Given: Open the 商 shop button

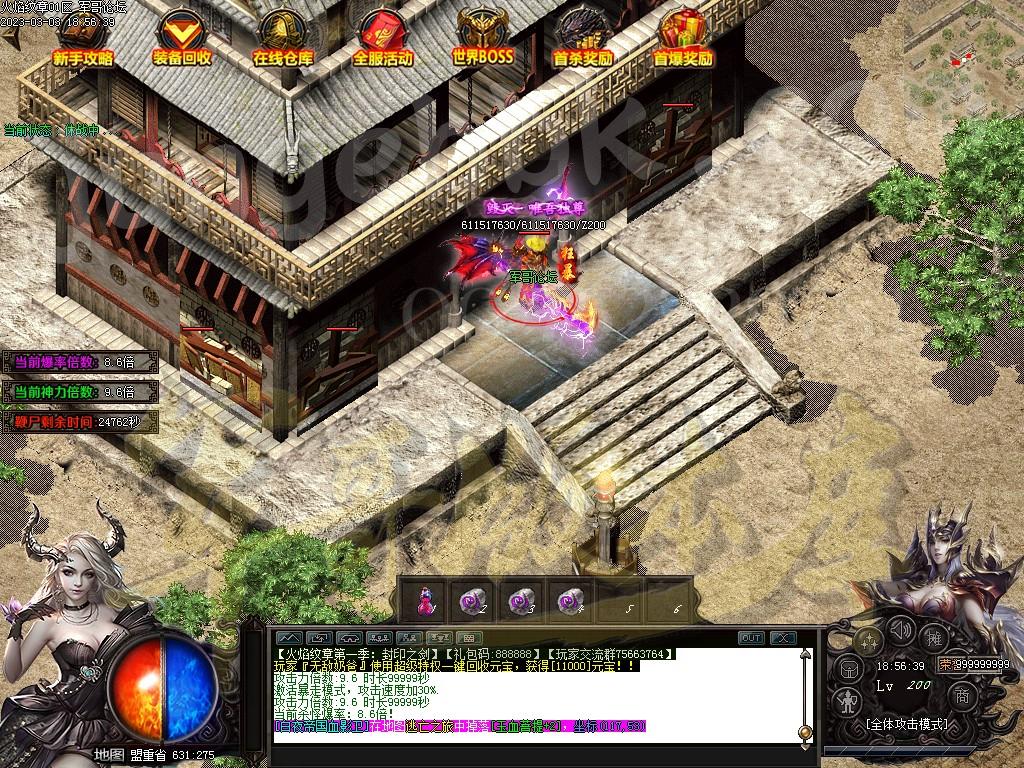Looking at the screenshot, I should pyautogui.click(x=961, y=695).
